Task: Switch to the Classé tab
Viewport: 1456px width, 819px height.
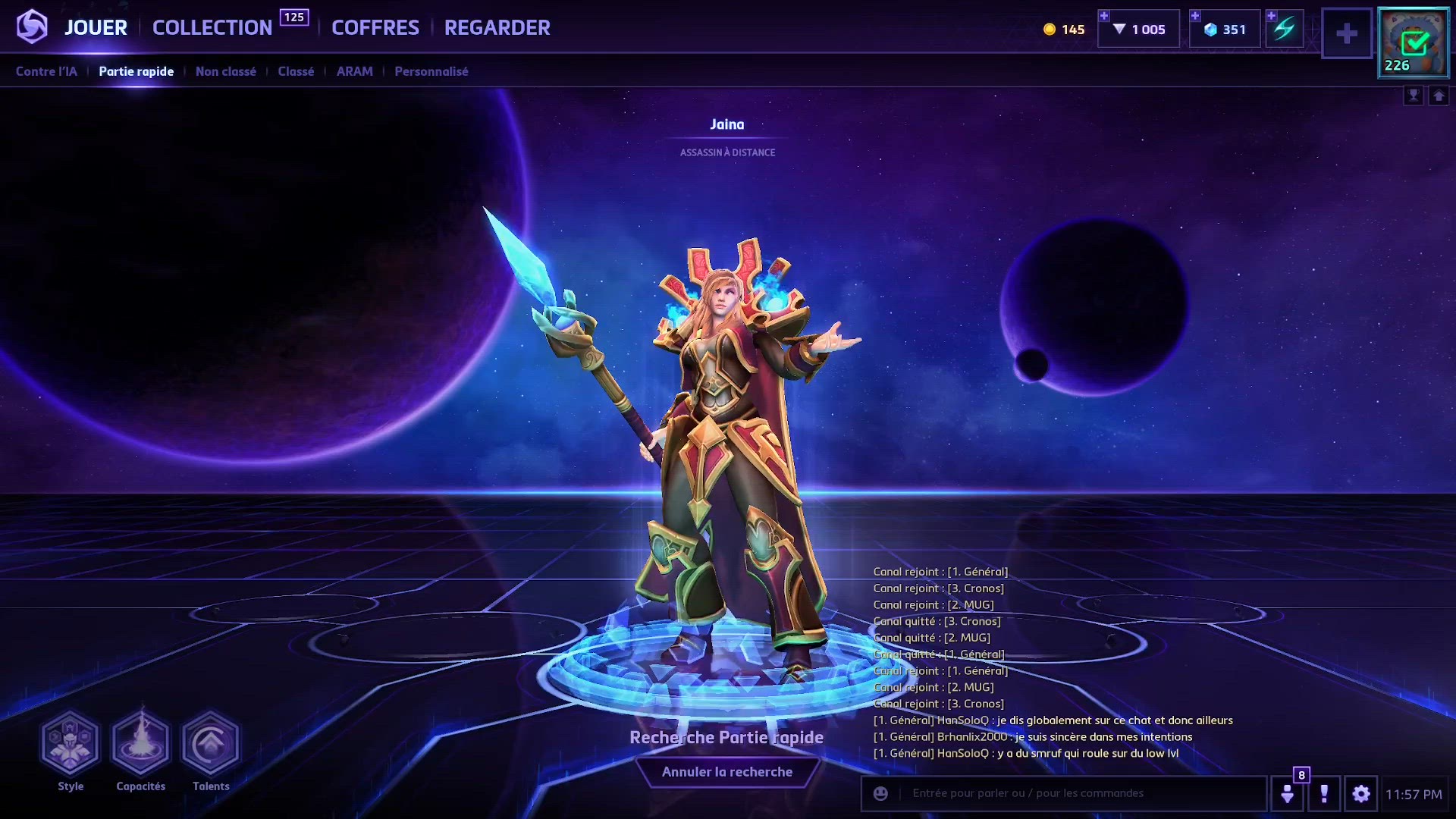Action: click(295, 71)
